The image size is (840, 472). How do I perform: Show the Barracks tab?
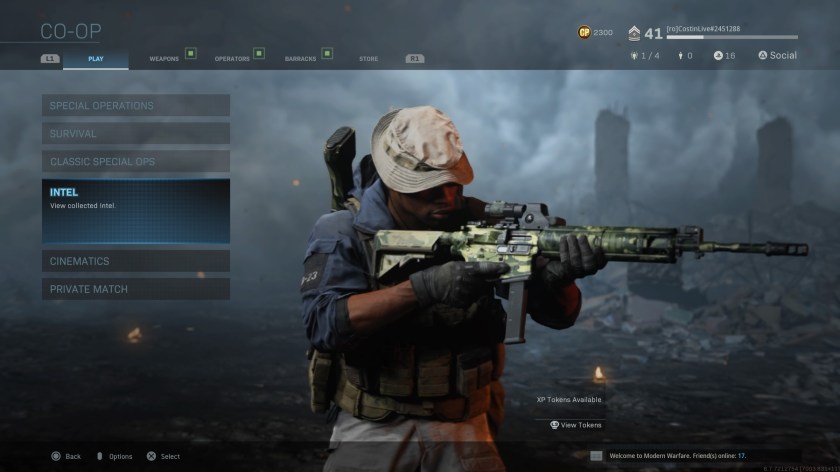(300, 59)
